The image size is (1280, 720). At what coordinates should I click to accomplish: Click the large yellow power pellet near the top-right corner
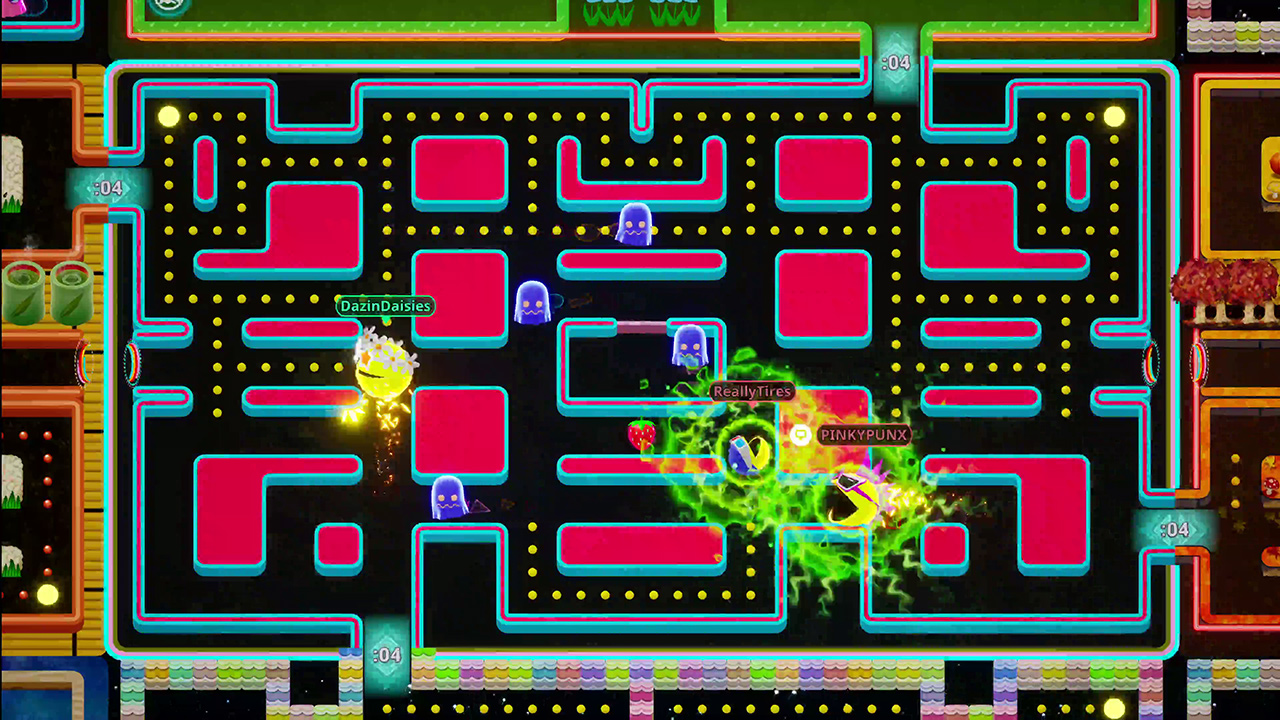click(1114, 117)
